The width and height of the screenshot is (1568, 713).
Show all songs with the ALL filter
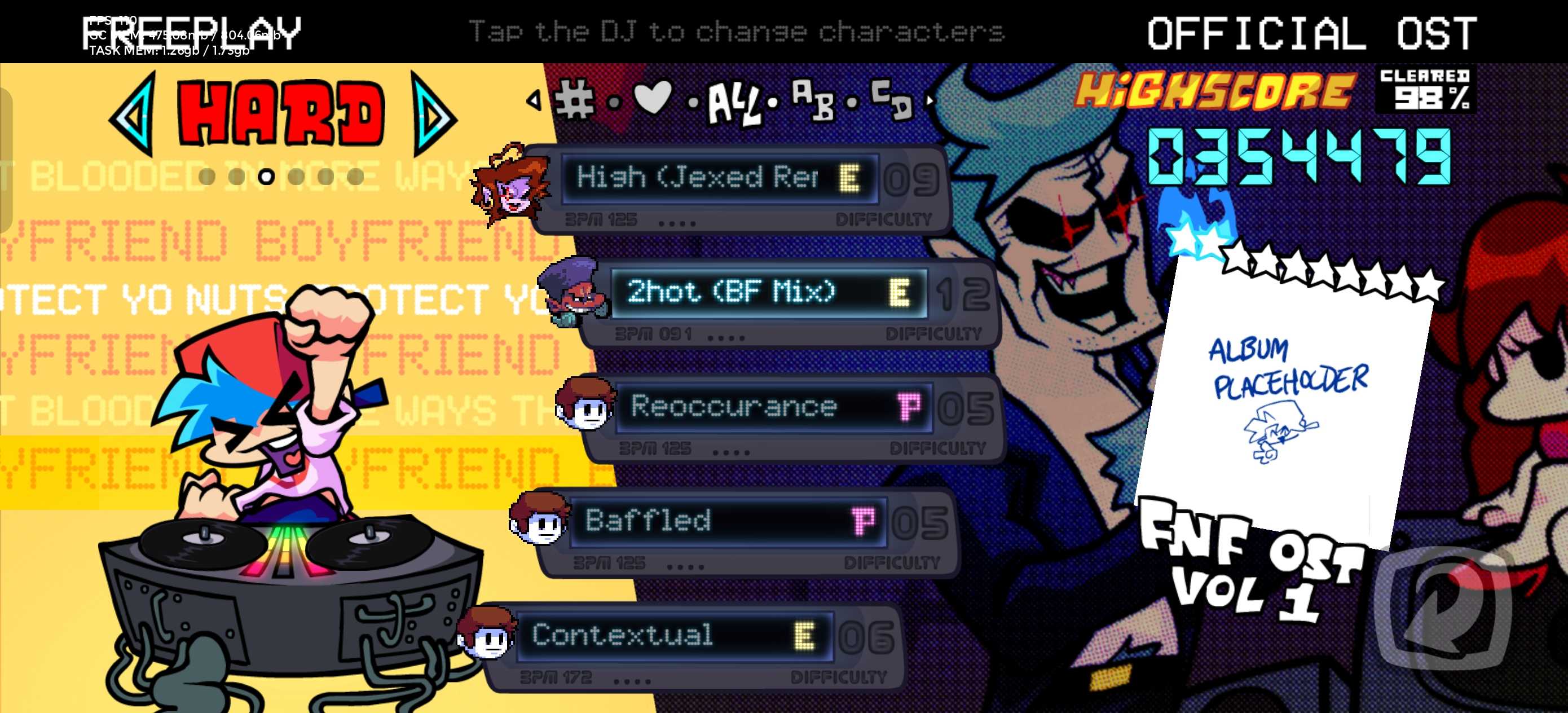(733, 104)
